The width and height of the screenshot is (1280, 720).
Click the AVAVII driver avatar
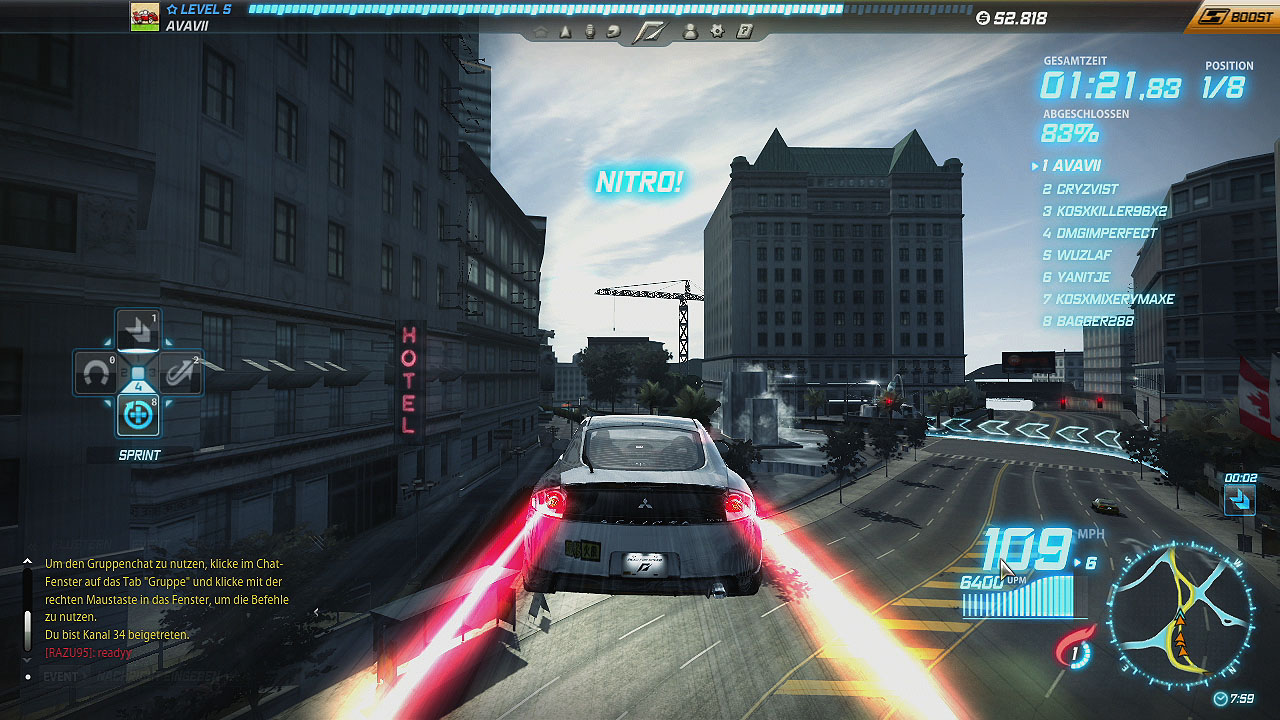tap(145, 17)
